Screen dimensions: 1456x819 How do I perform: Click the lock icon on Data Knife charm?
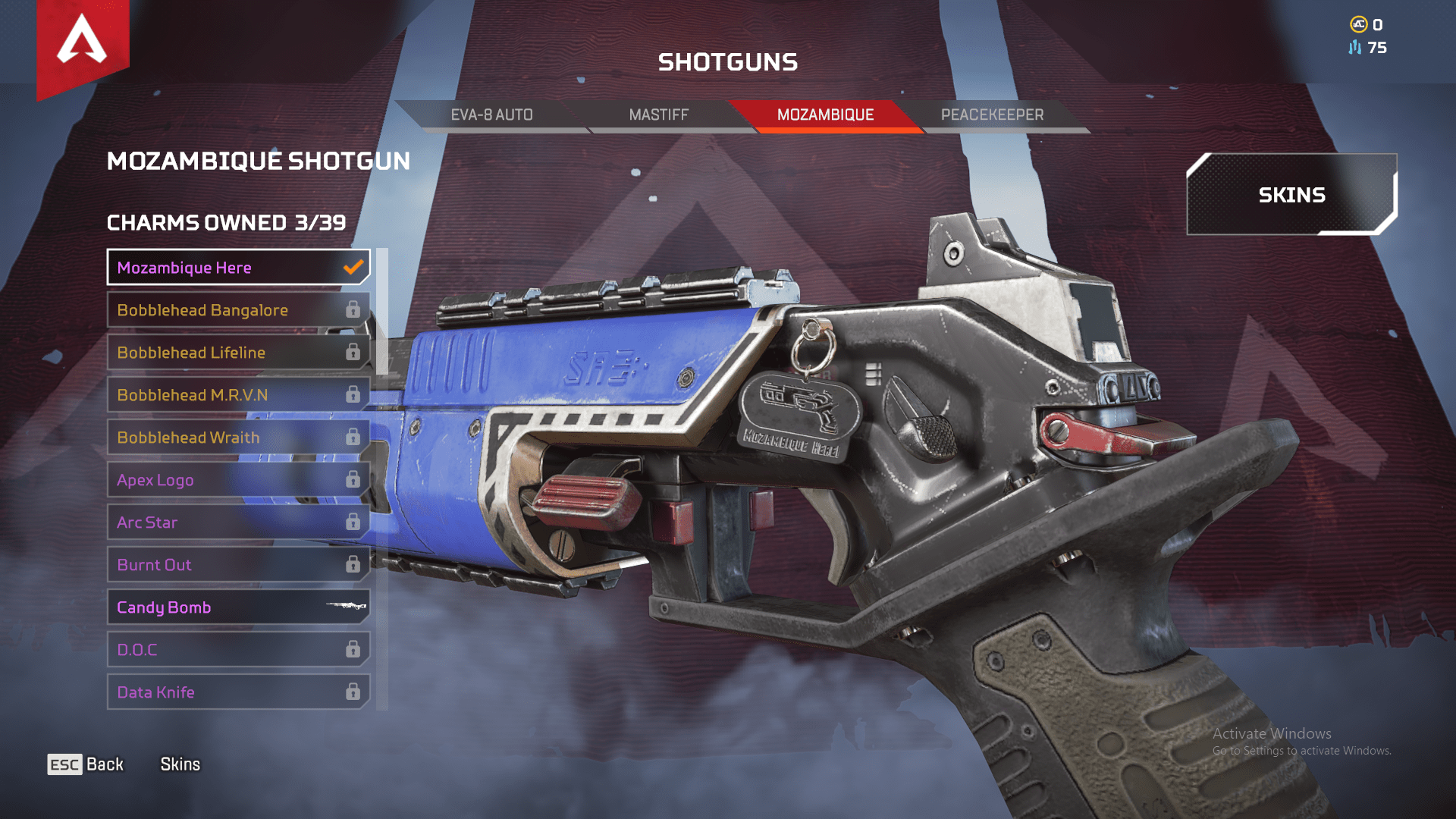(x=353, y=692)
